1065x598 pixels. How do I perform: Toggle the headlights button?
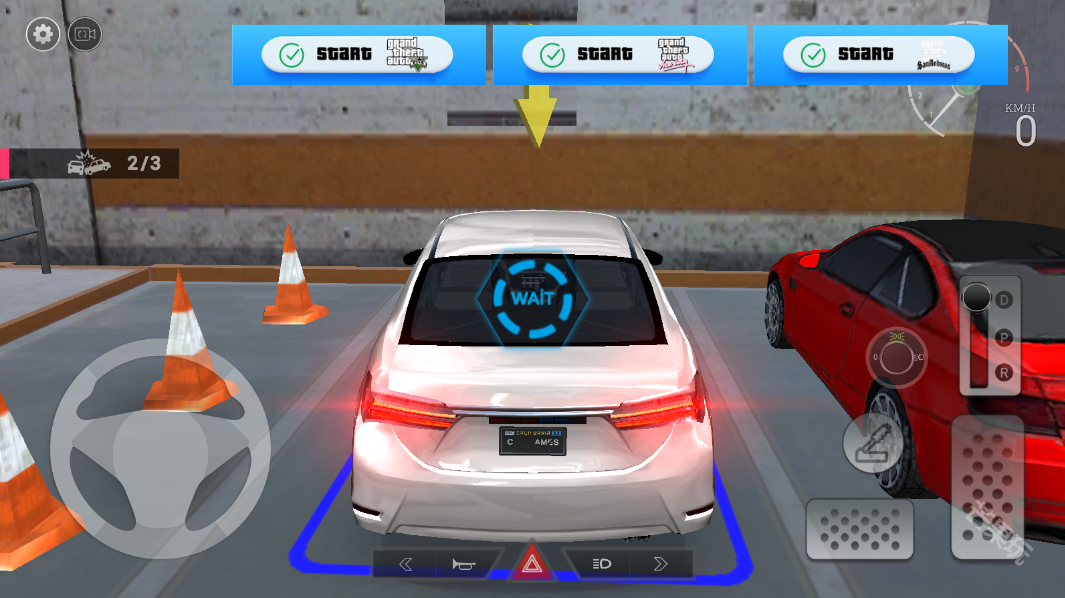[601, 564]
